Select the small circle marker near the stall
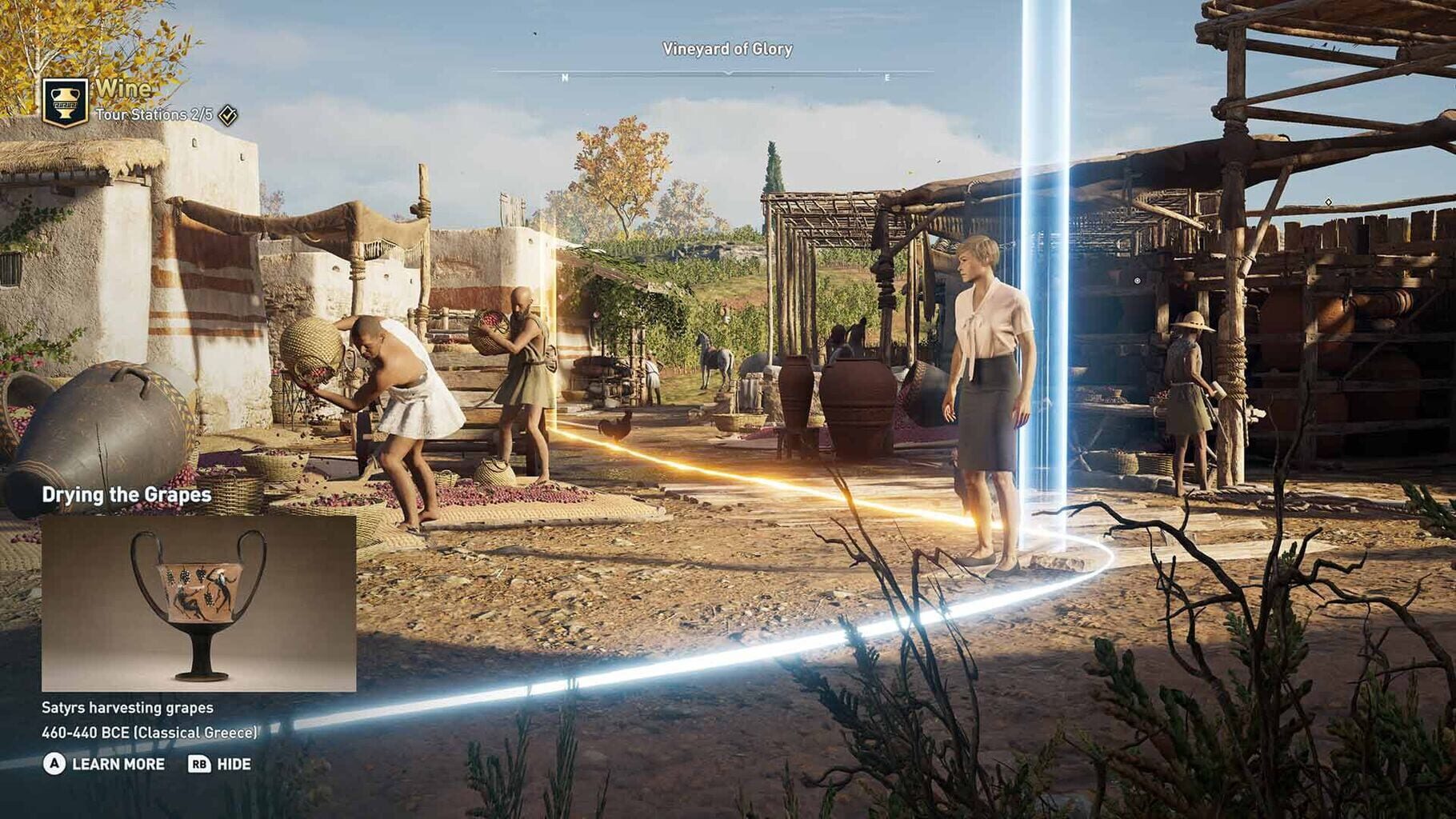This screenshot has height=819, width=1456. coord(1139,280)
